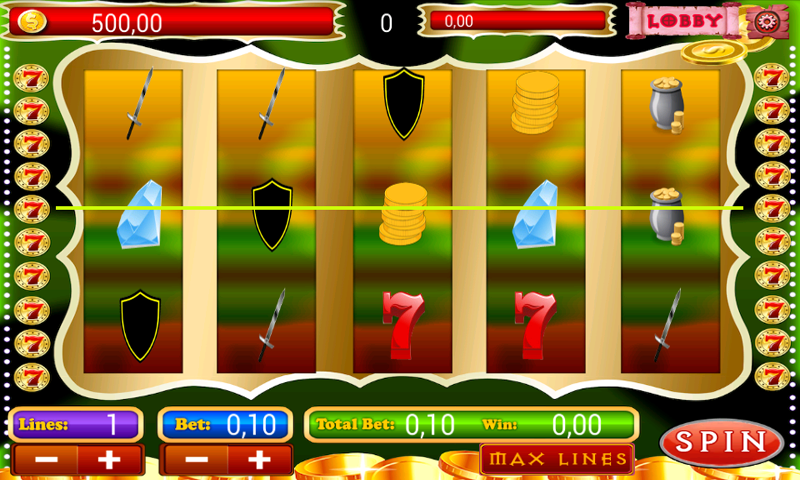Spin the slot machine reels
The image size is (800, 480).
[x=721, y=442]
